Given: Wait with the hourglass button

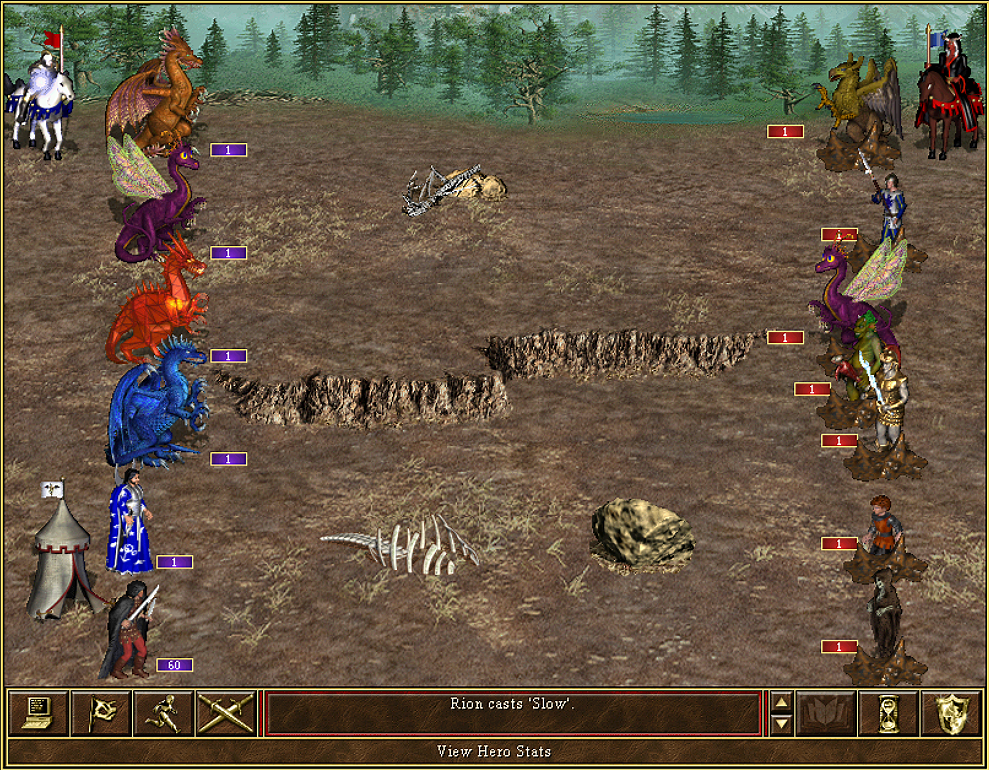Looking at the screenshot, I should [888, 712].
